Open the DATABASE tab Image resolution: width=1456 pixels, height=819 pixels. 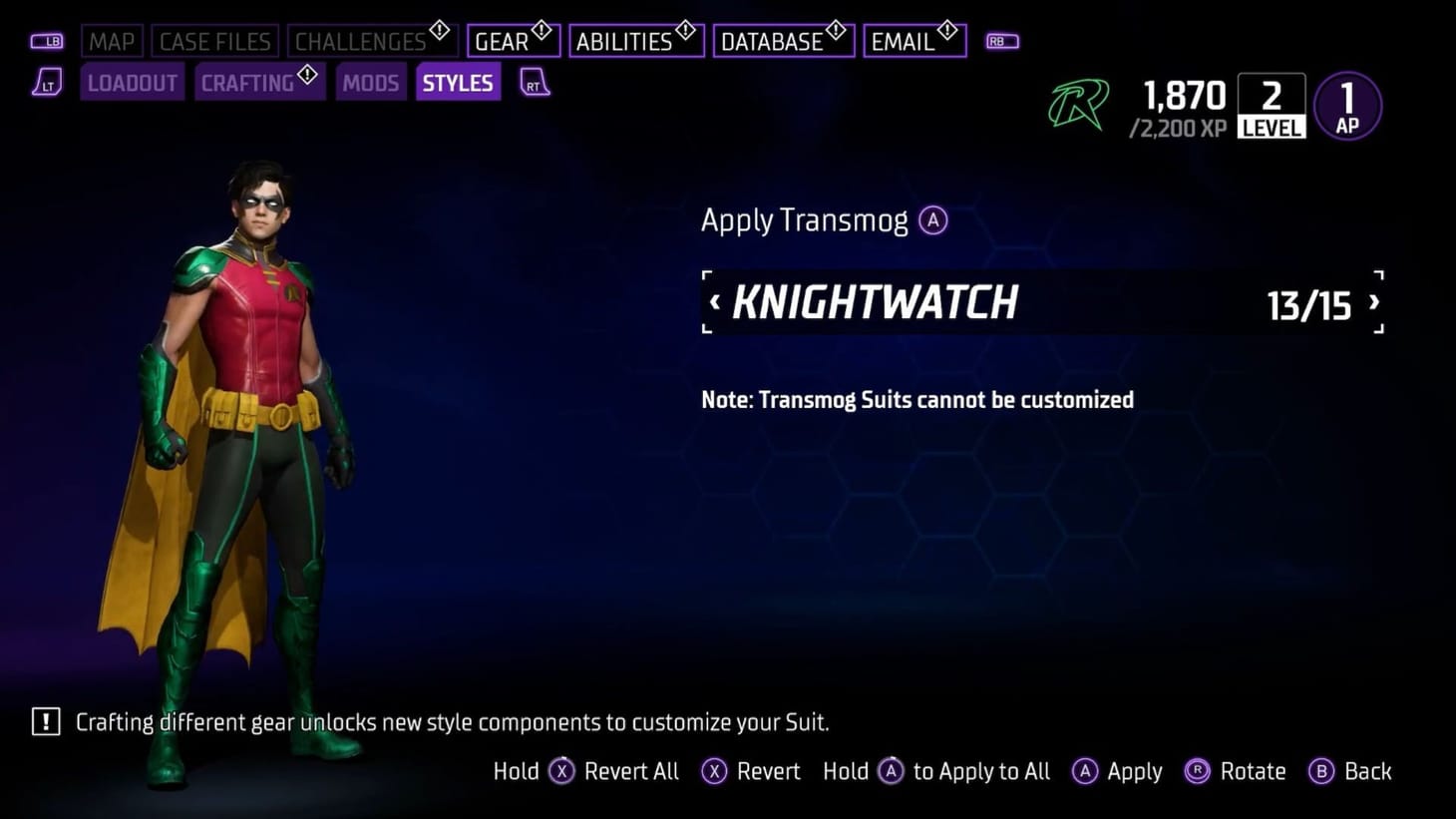(776, 41)
